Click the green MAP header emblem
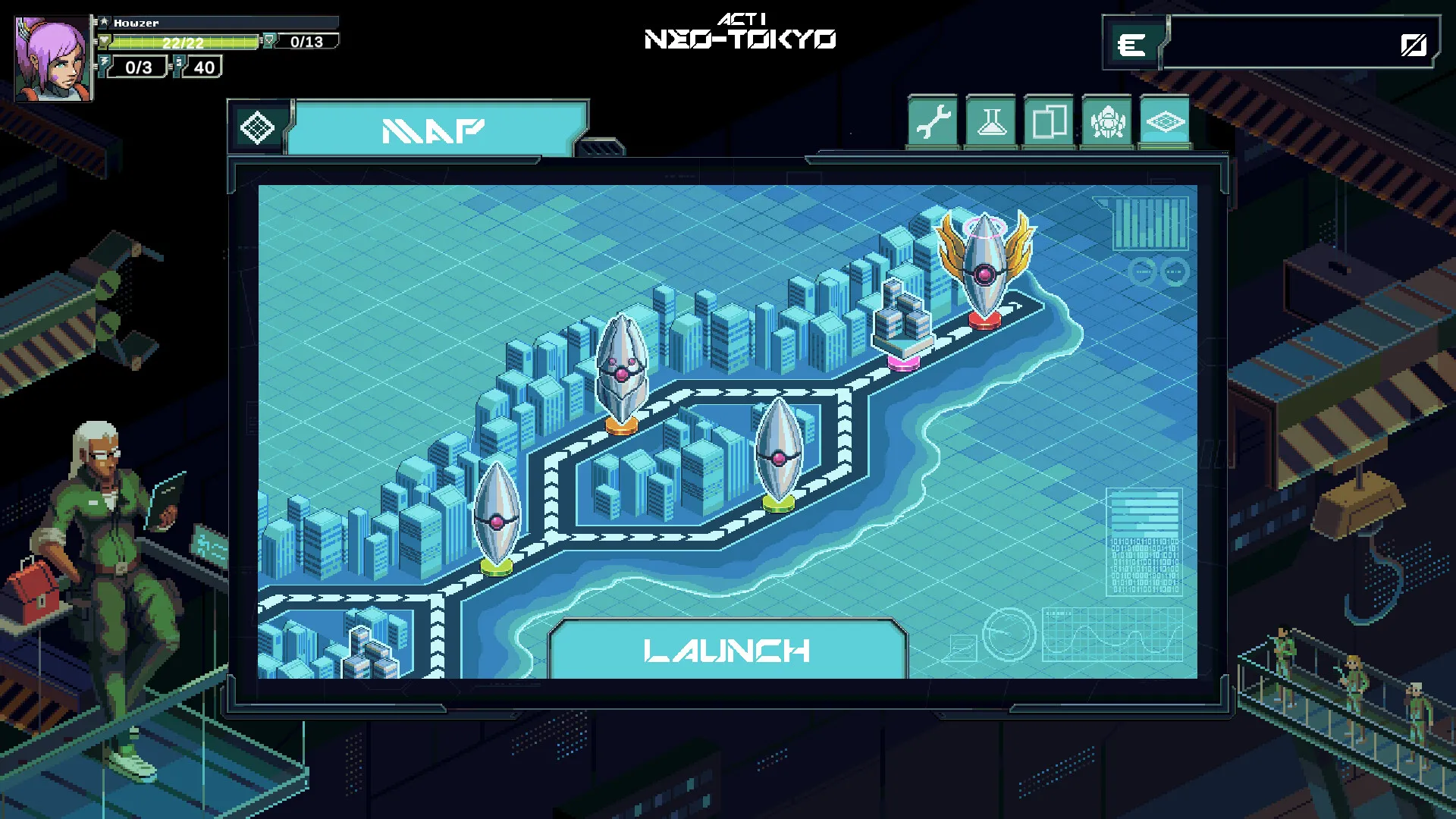1456x819 pixels. [x=258, y=127]
